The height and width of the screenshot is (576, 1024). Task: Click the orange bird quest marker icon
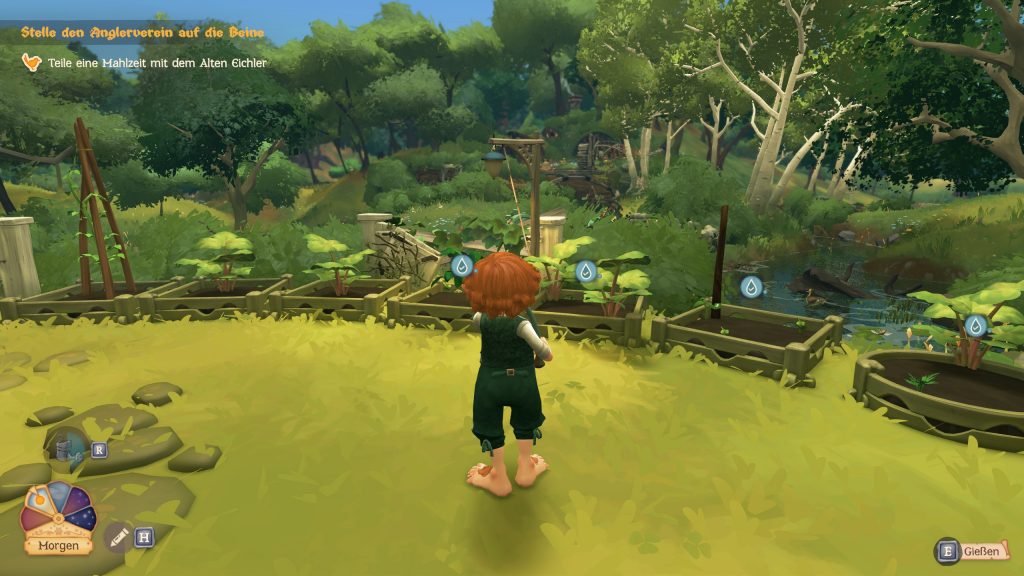(x=32, y=63)
